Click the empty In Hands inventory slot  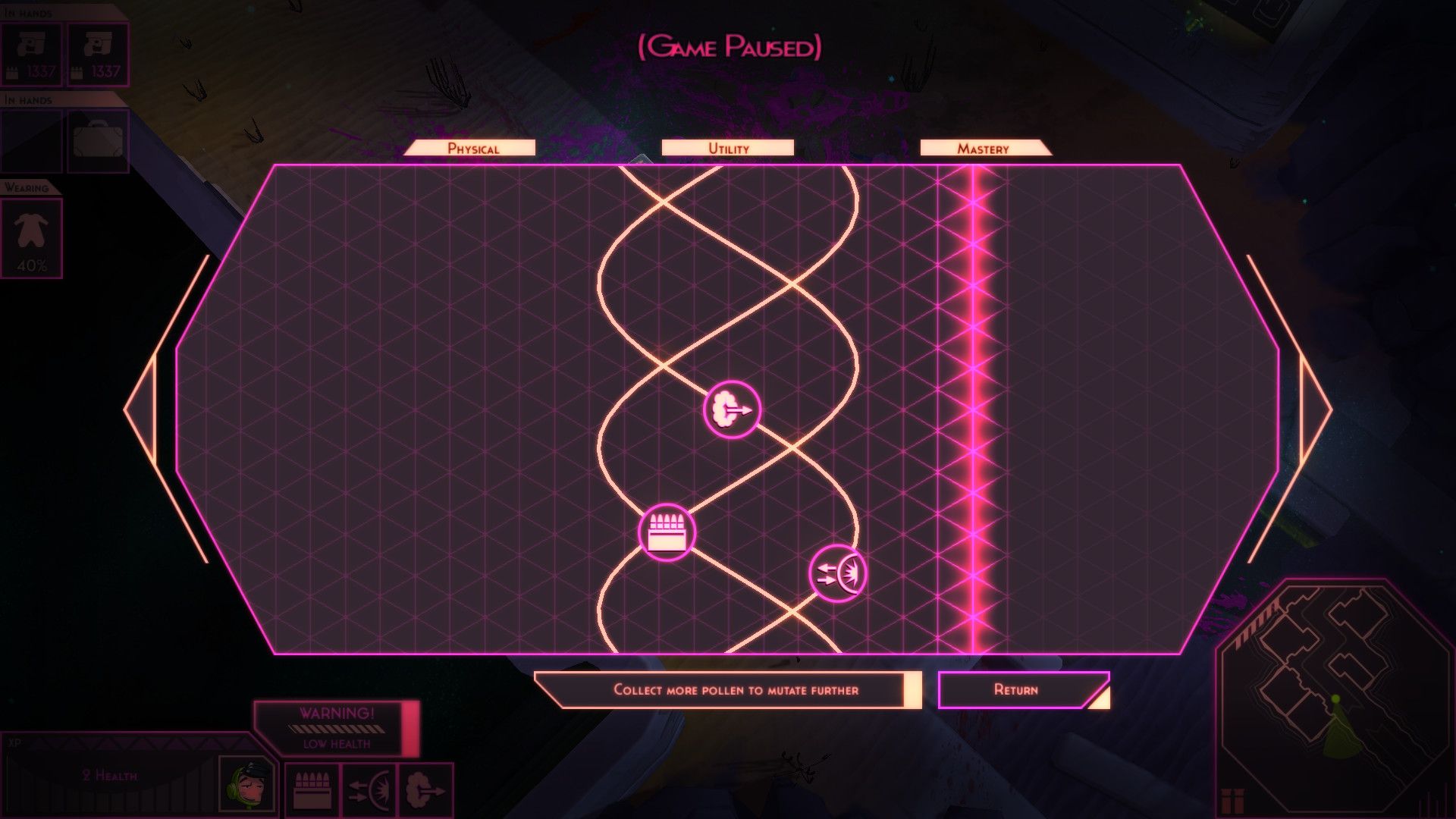31,140
